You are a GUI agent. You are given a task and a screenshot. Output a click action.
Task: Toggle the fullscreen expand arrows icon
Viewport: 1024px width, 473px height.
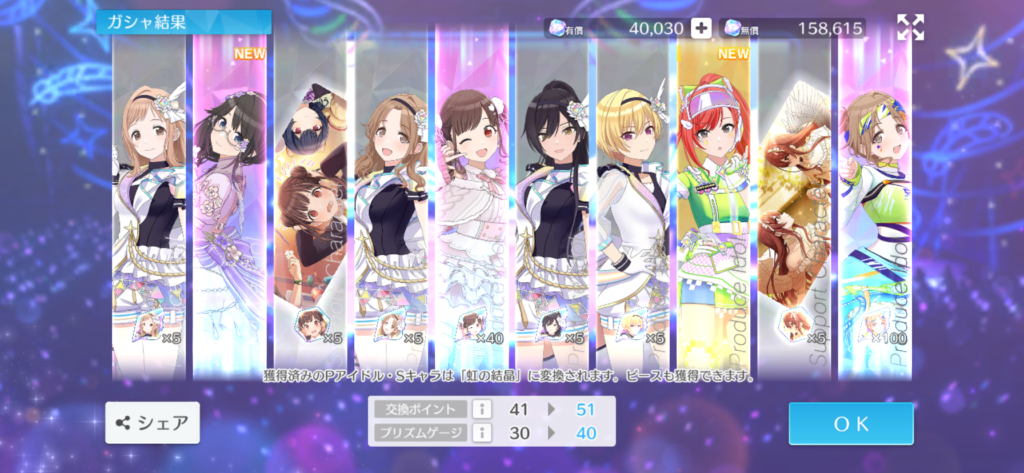point(910,28)
